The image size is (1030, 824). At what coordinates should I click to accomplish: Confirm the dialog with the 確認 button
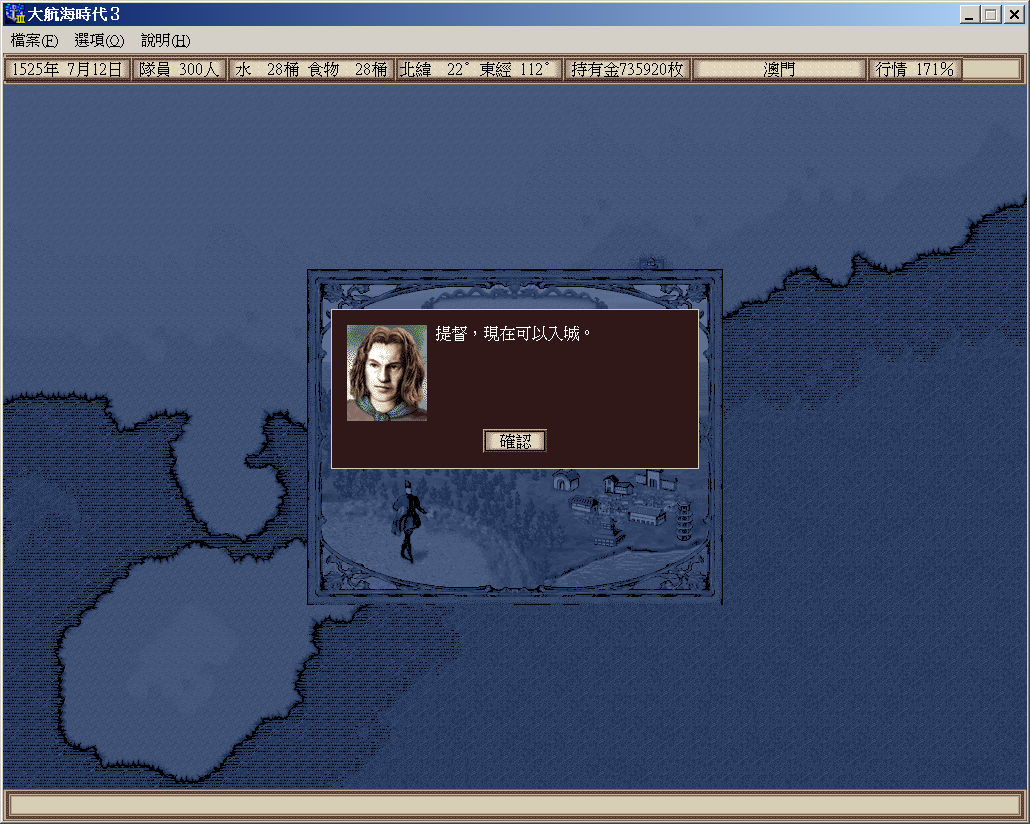[515, 441]
